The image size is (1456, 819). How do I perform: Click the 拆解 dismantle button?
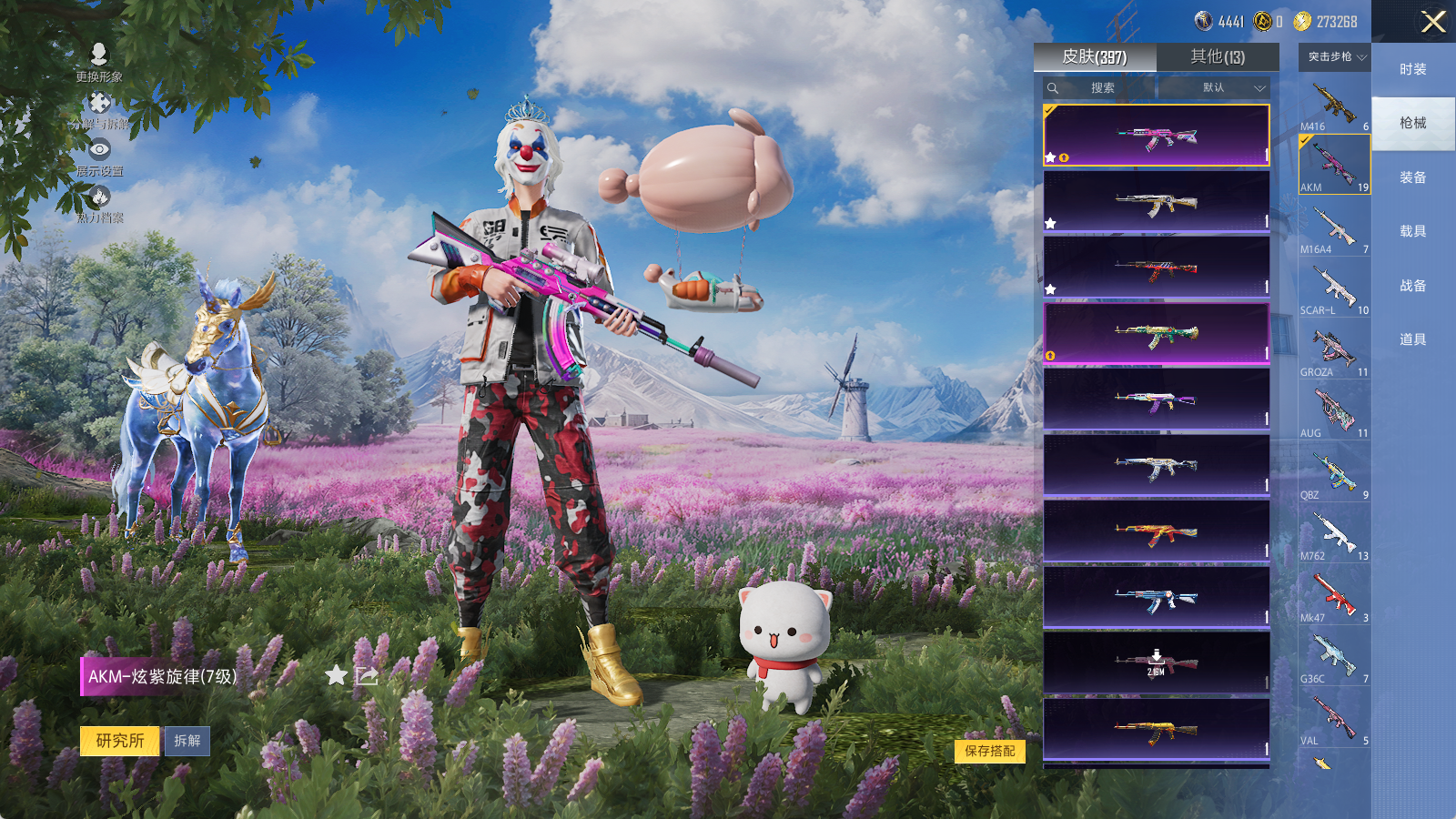[187, 741]
